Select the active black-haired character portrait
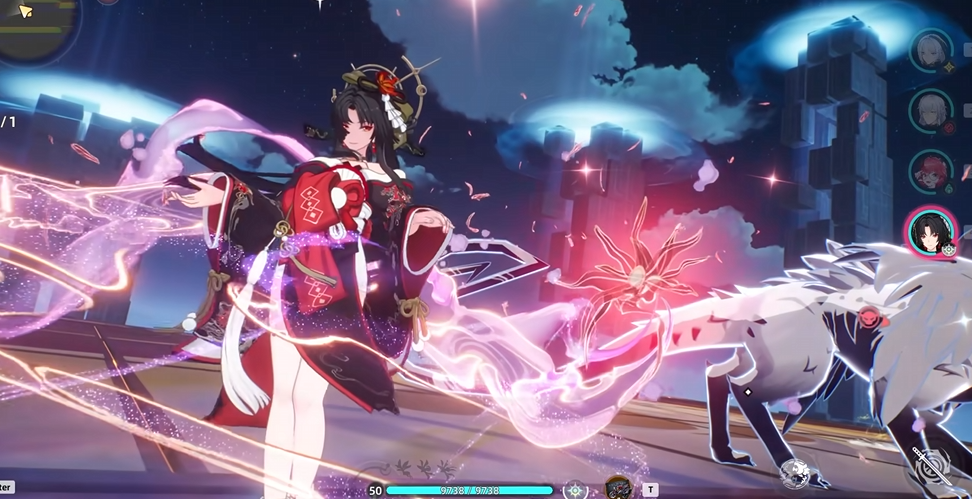This screenshot has height=499, width=972. pyautogui.click(x=930, y=232)
